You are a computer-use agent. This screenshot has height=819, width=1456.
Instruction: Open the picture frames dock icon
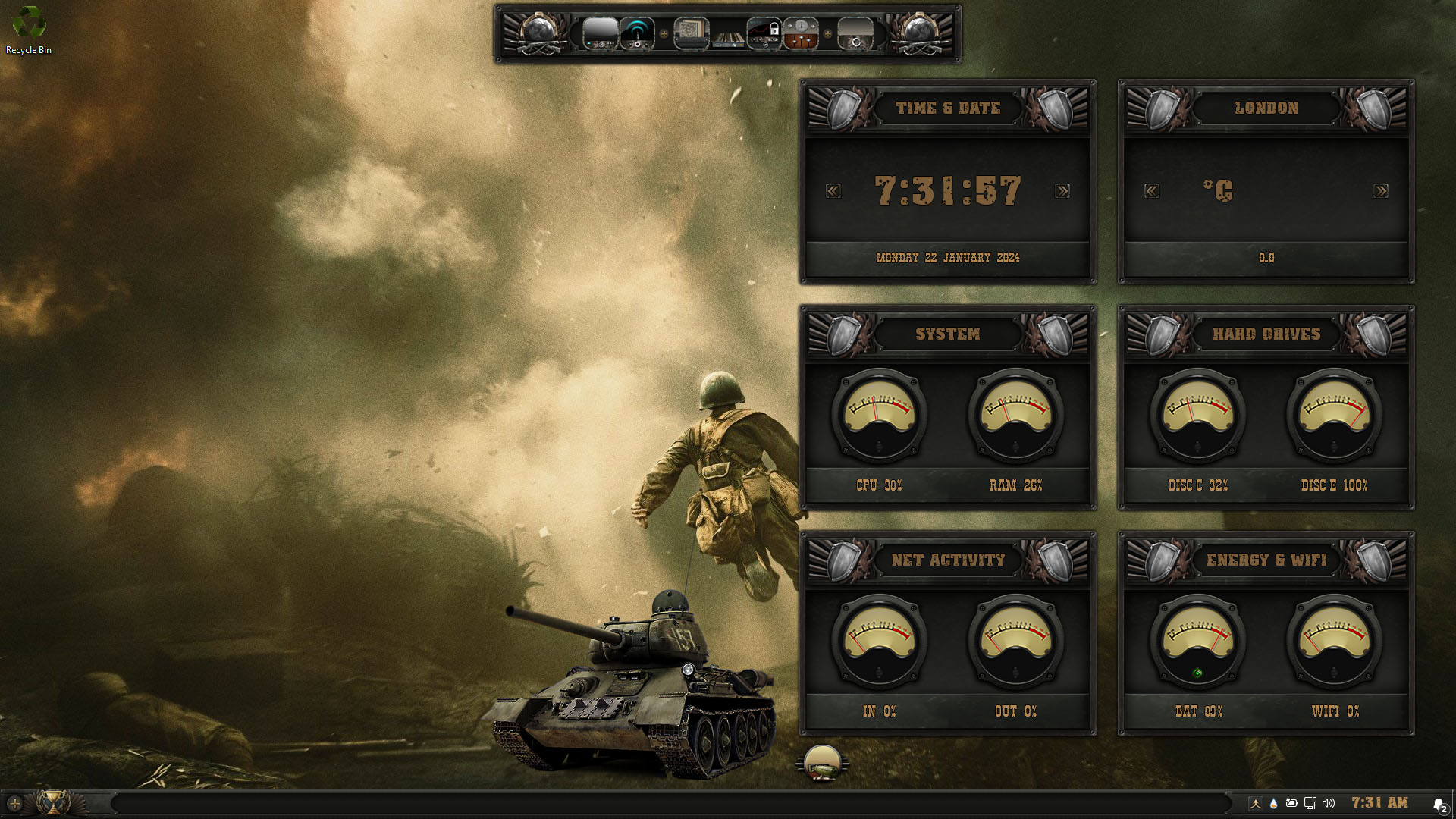pyautogui.click(x=691, y=34)
